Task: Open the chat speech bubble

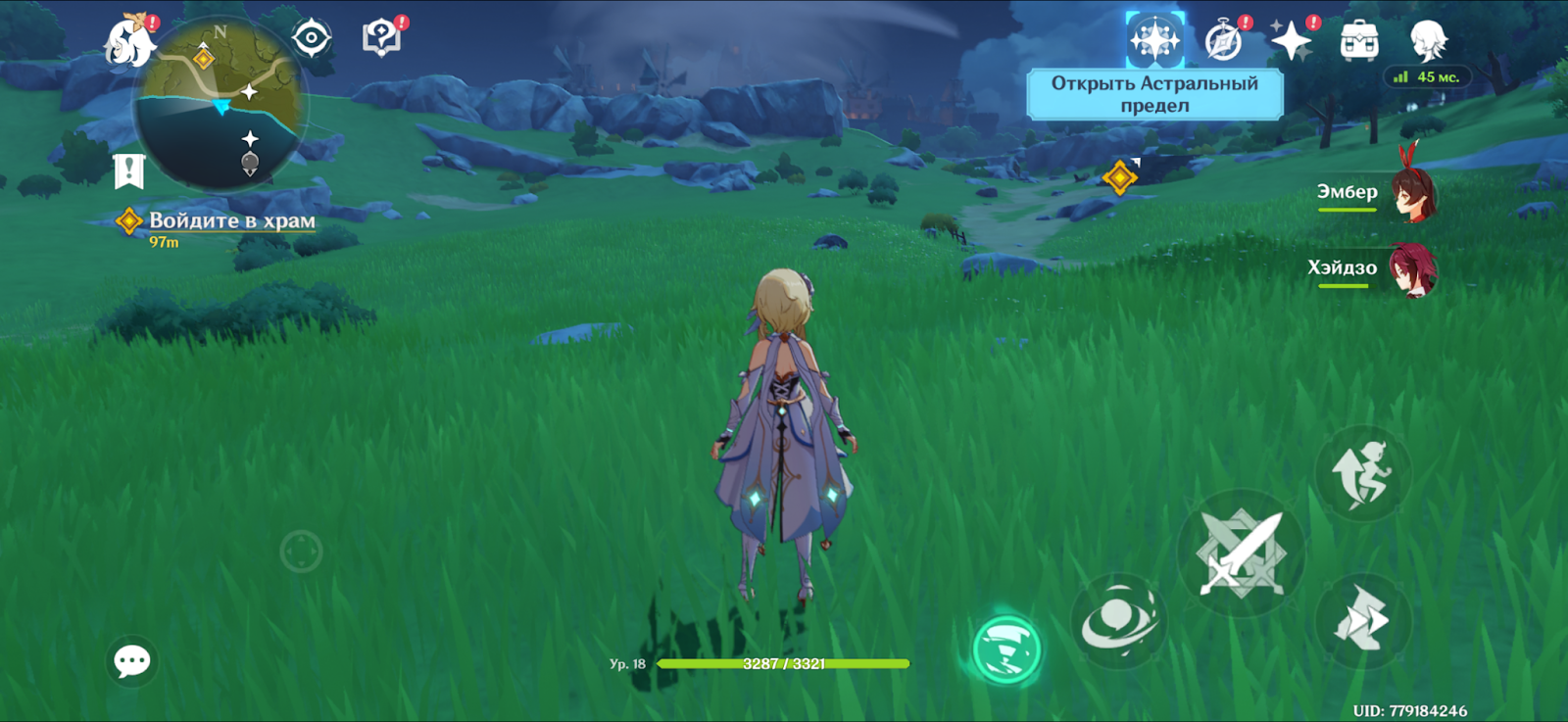Action: click(132, 662)
